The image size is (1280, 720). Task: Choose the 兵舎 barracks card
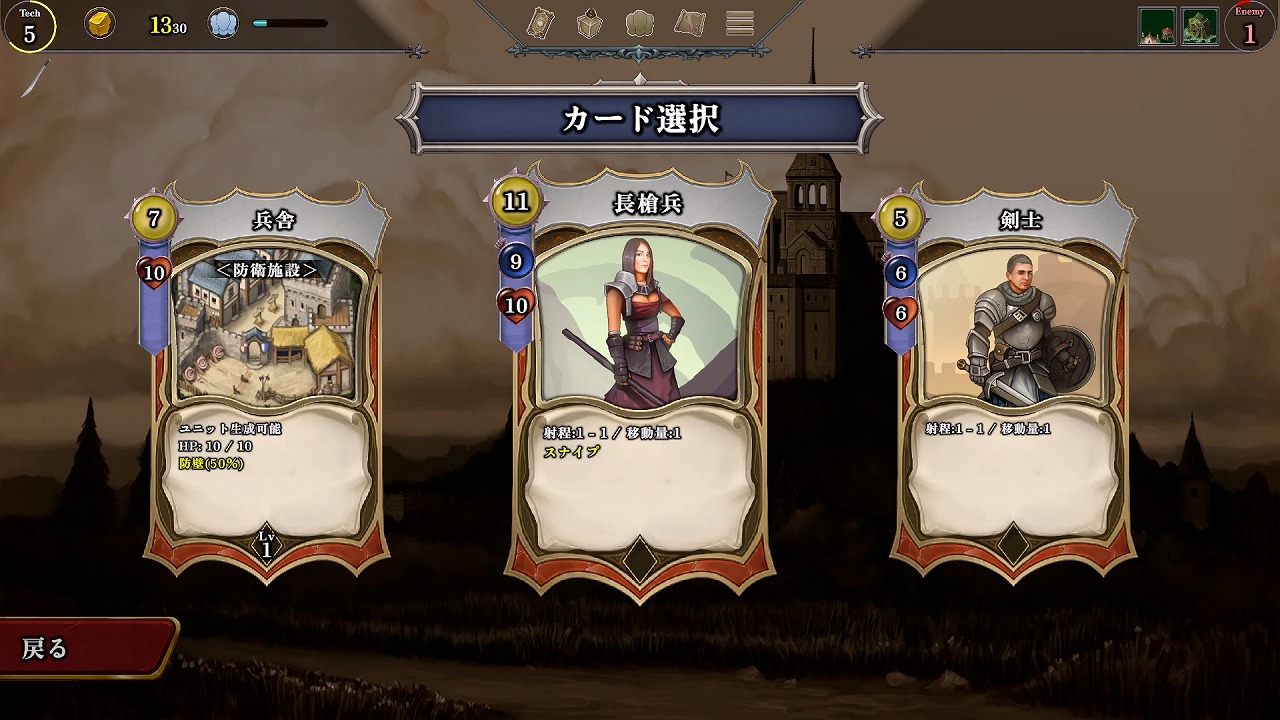(268, 380)
